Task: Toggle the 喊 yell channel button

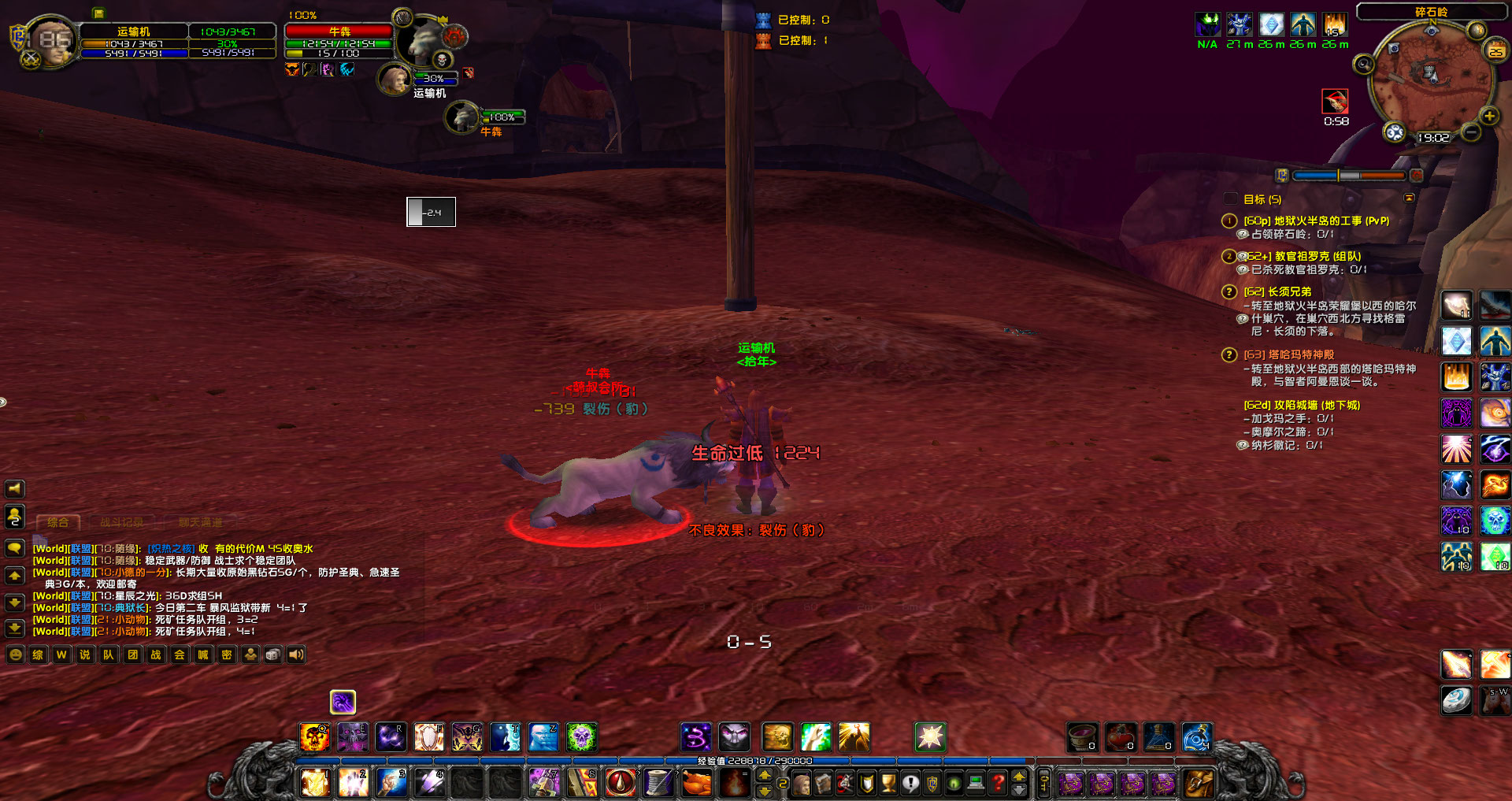Action: click(x=202, y=654)
